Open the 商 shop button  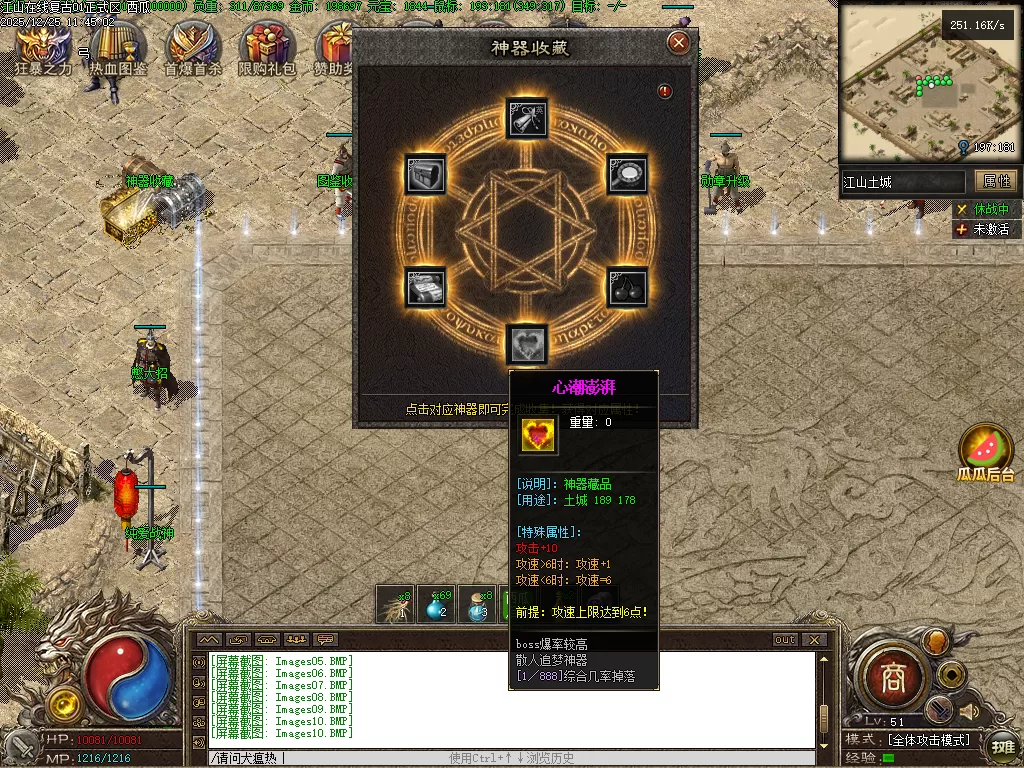[893, 680]
